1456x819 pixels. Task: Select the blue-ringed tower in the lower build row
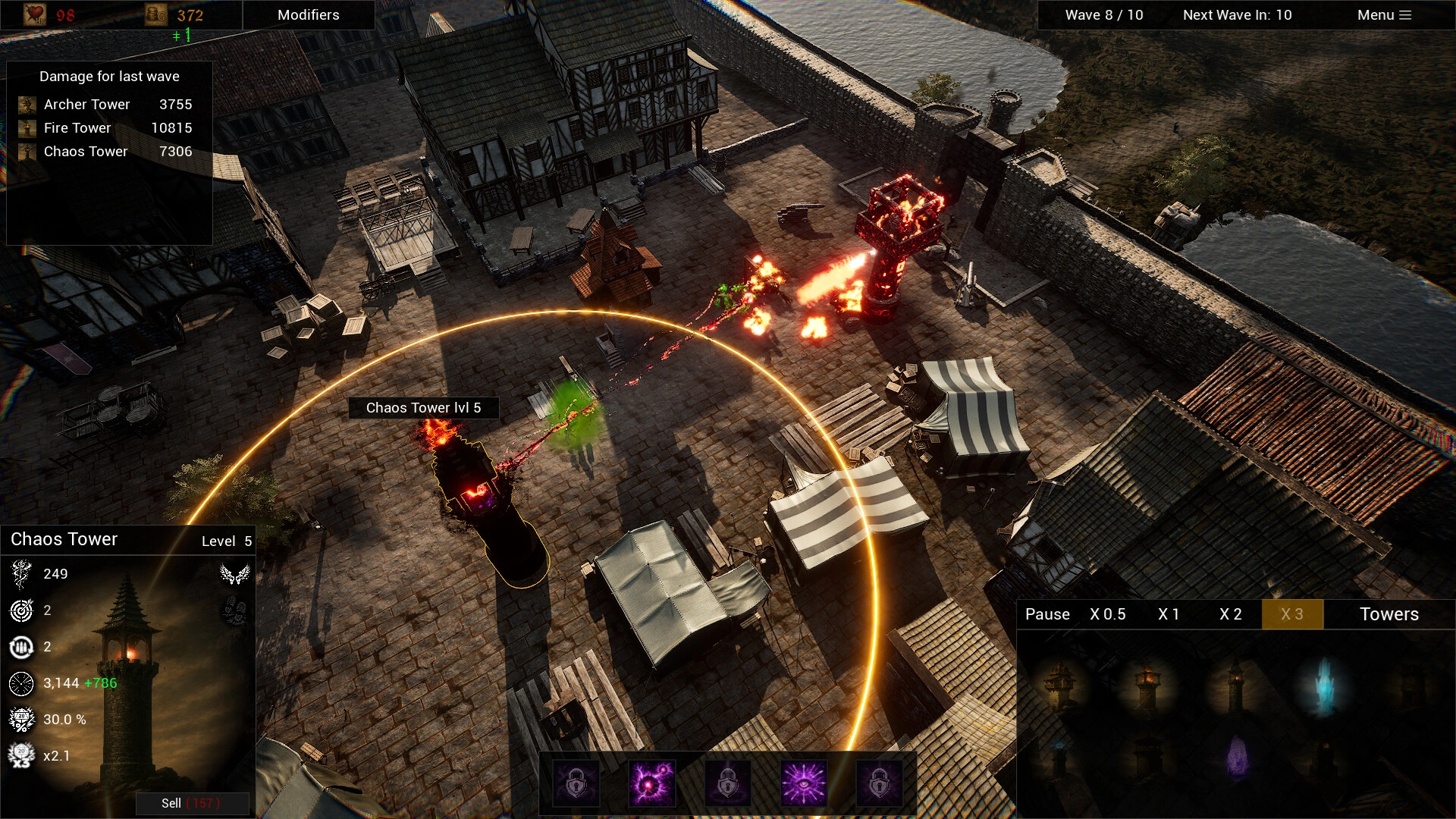[1061, 758]
